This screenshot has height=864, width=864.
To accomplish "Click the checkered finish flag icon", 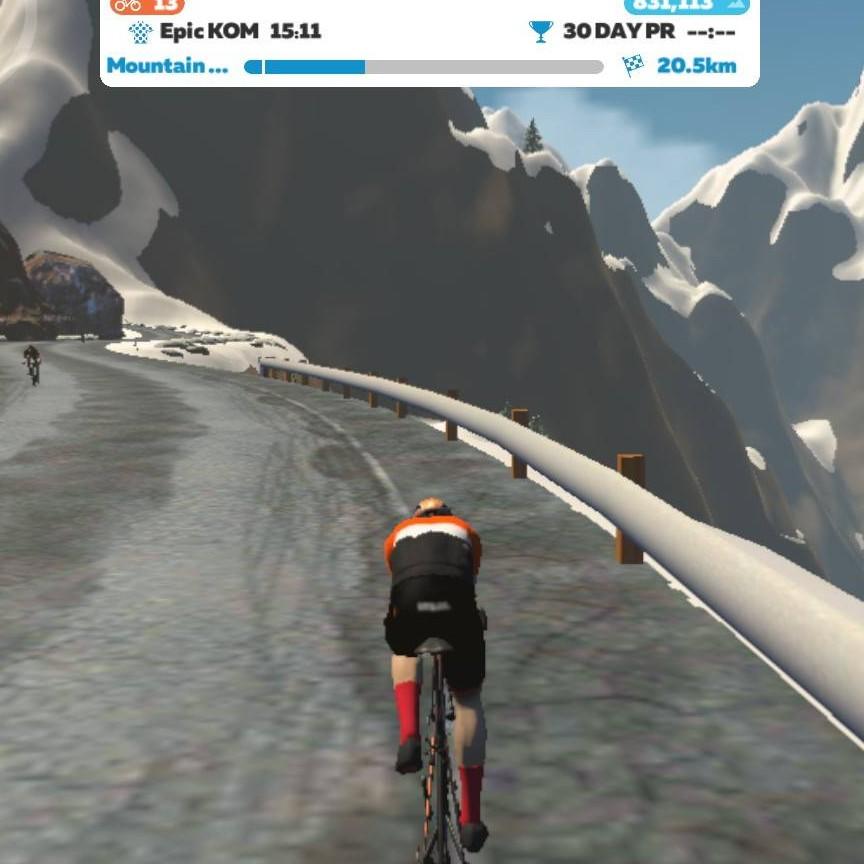I will click(633, 67).
